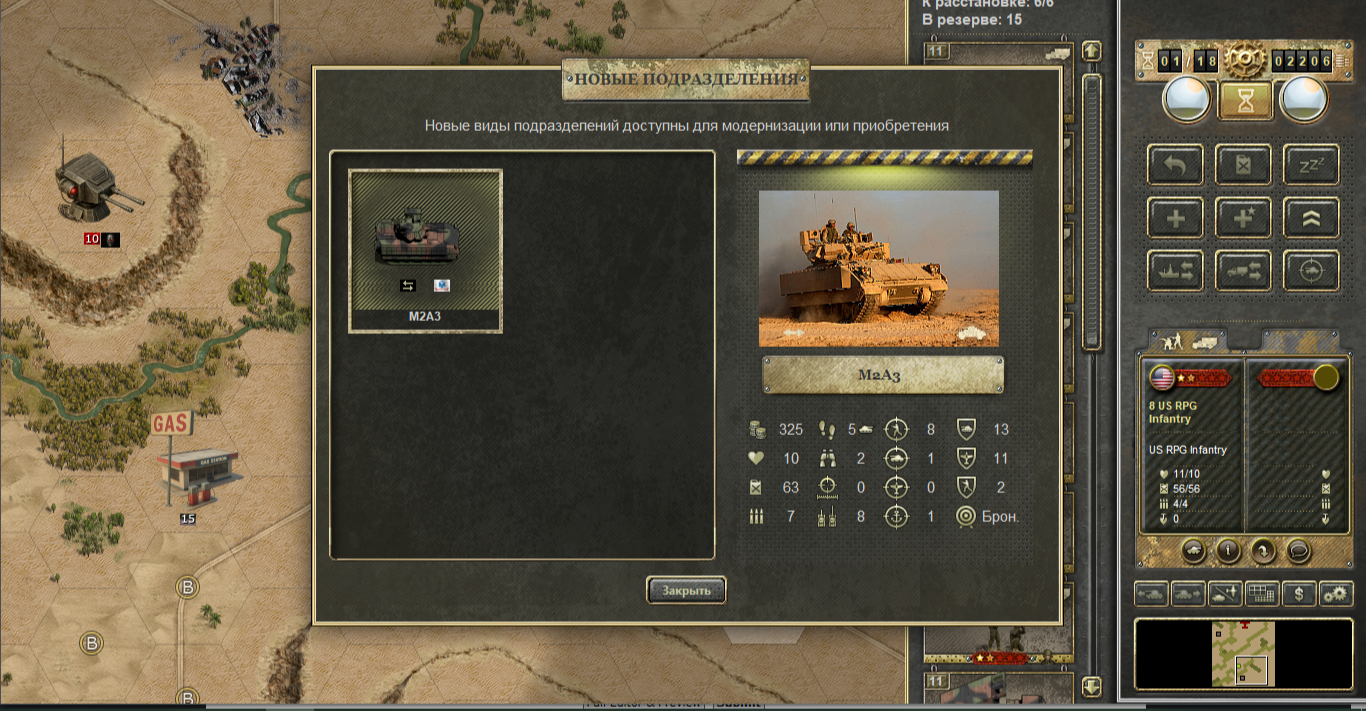The height and width of the screenshot is (711, 1366).
Task: Close the new units dialog with Закрыть
Action: [x=686, y=590]
